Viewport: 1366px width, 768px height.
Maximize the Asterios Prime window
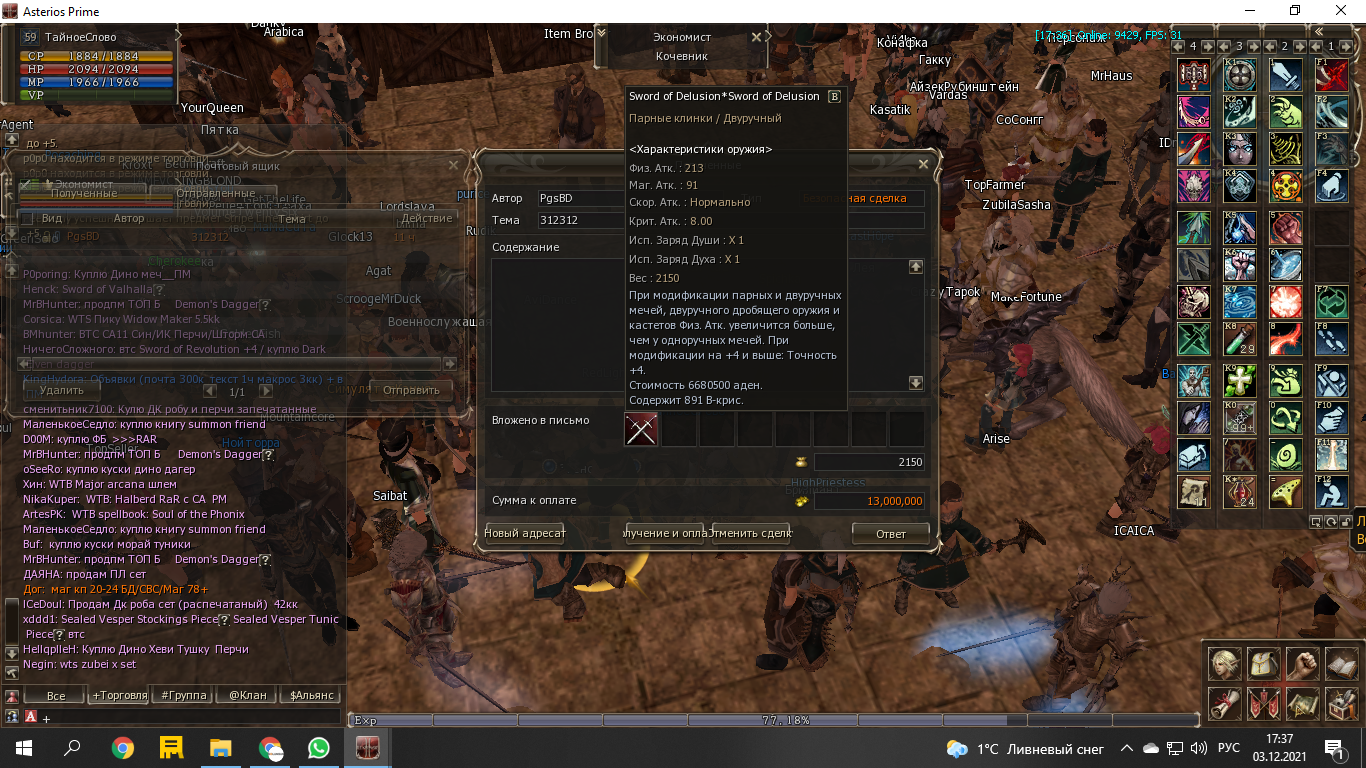coord(1295,11)
